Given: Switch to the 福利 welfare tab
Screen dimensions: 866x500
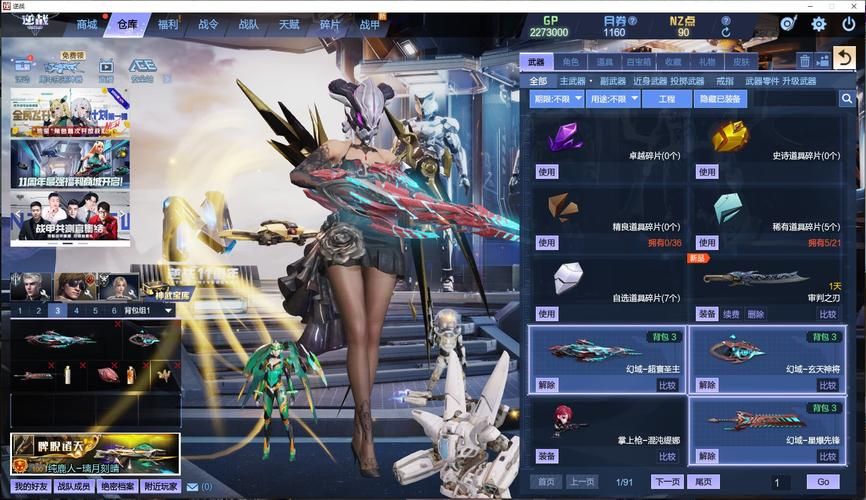Looking at the screenshot, I should click(168, 24).
